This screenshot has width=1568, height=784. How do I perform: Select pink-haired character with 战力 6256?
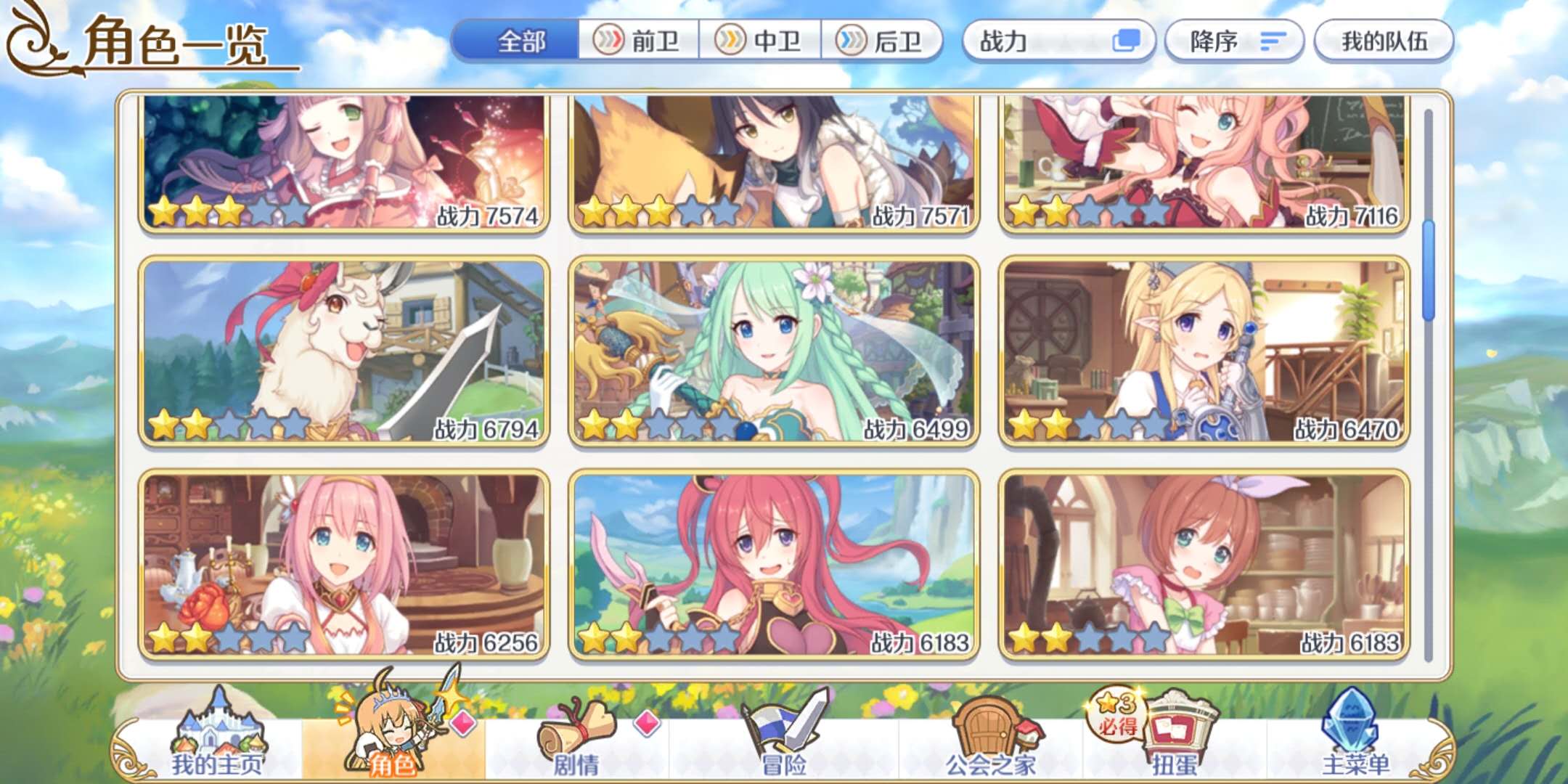(344, 565)
